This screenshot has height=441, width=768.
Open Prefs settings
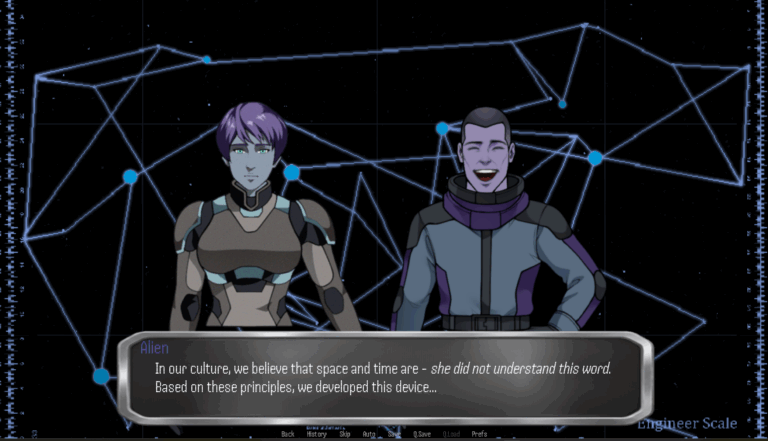pos(479,434)
